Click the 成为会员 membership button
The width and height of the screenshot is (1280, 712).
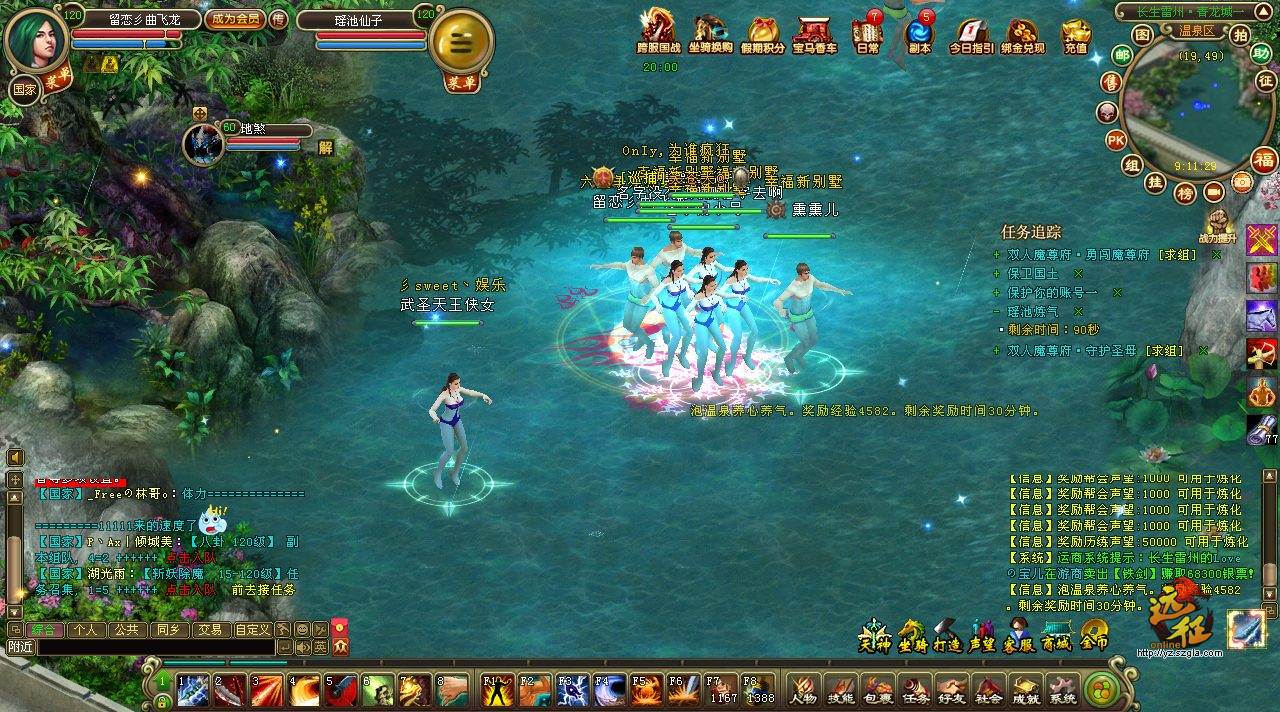[234, 18]
